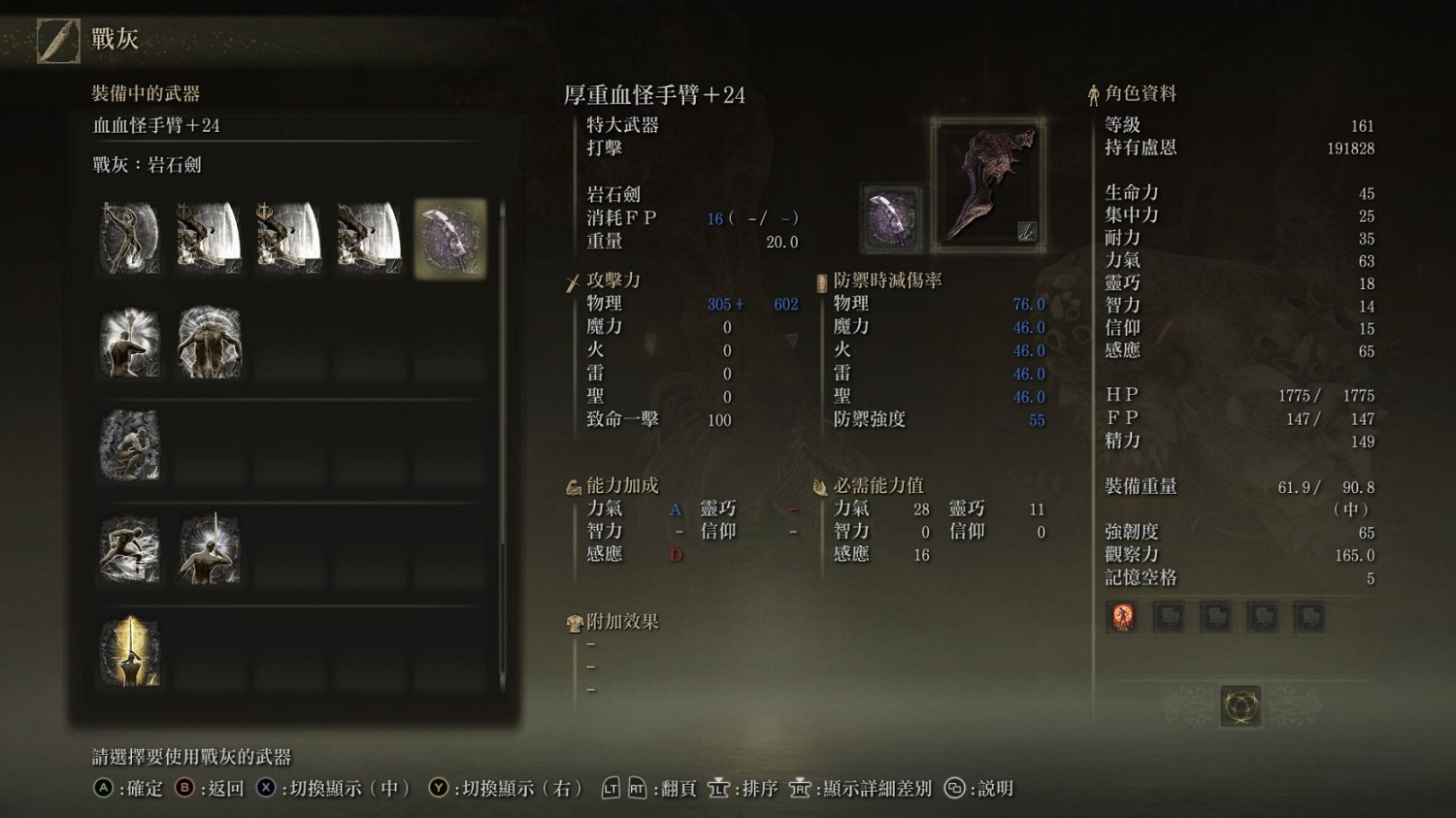Click the glowing sword-overhead skill beside the dash skill
The image size is (1456, 818).
[x=208, y=548]
